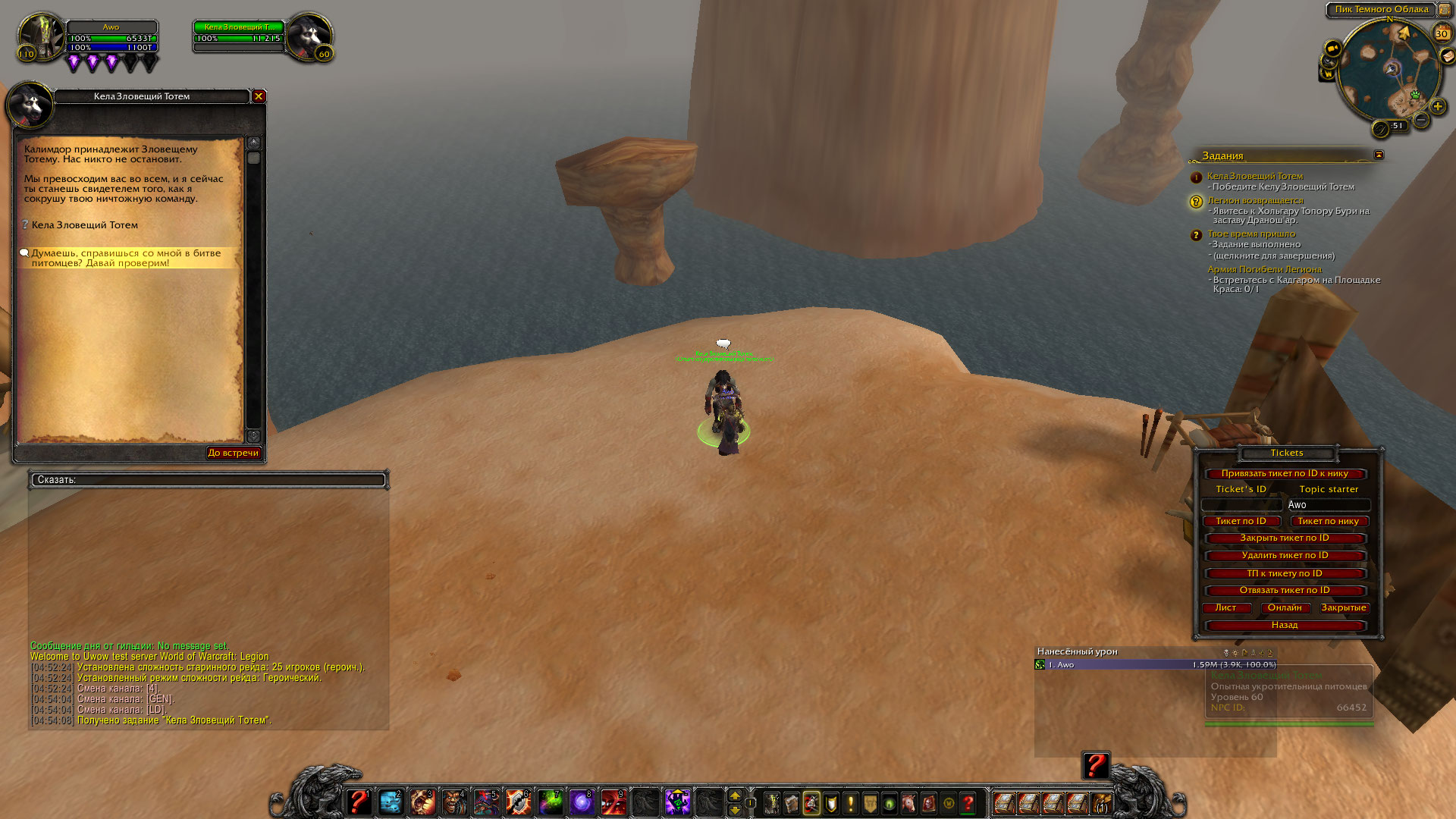Click the "Тикет по нику" button
Viewport: 1456px width, 819px height.
(1328, 521)
